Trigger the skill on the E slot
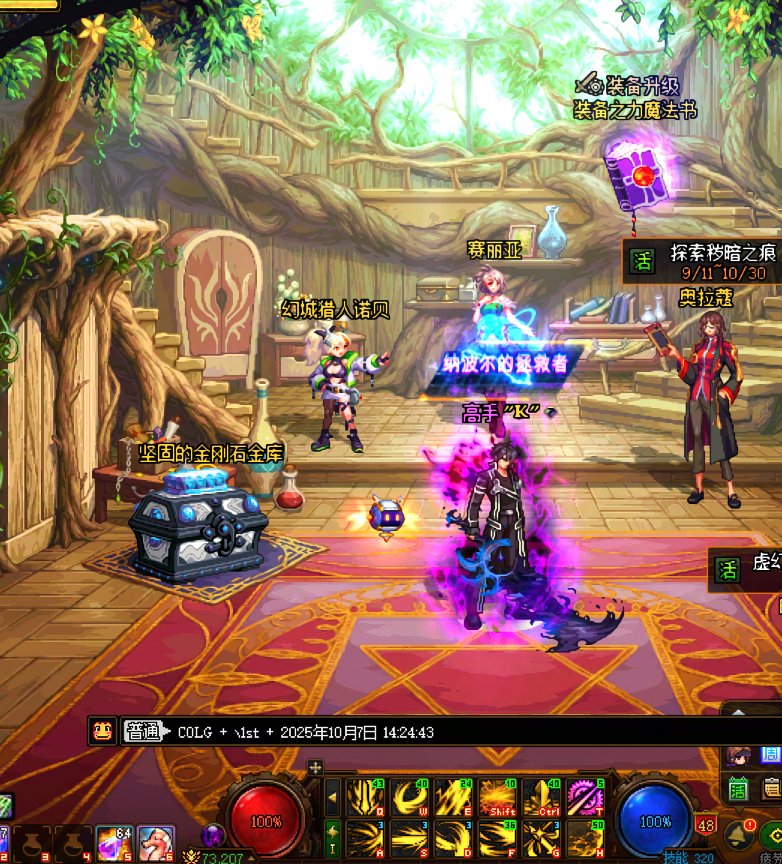This screenshot has height=864, width=782. (453, 797)
